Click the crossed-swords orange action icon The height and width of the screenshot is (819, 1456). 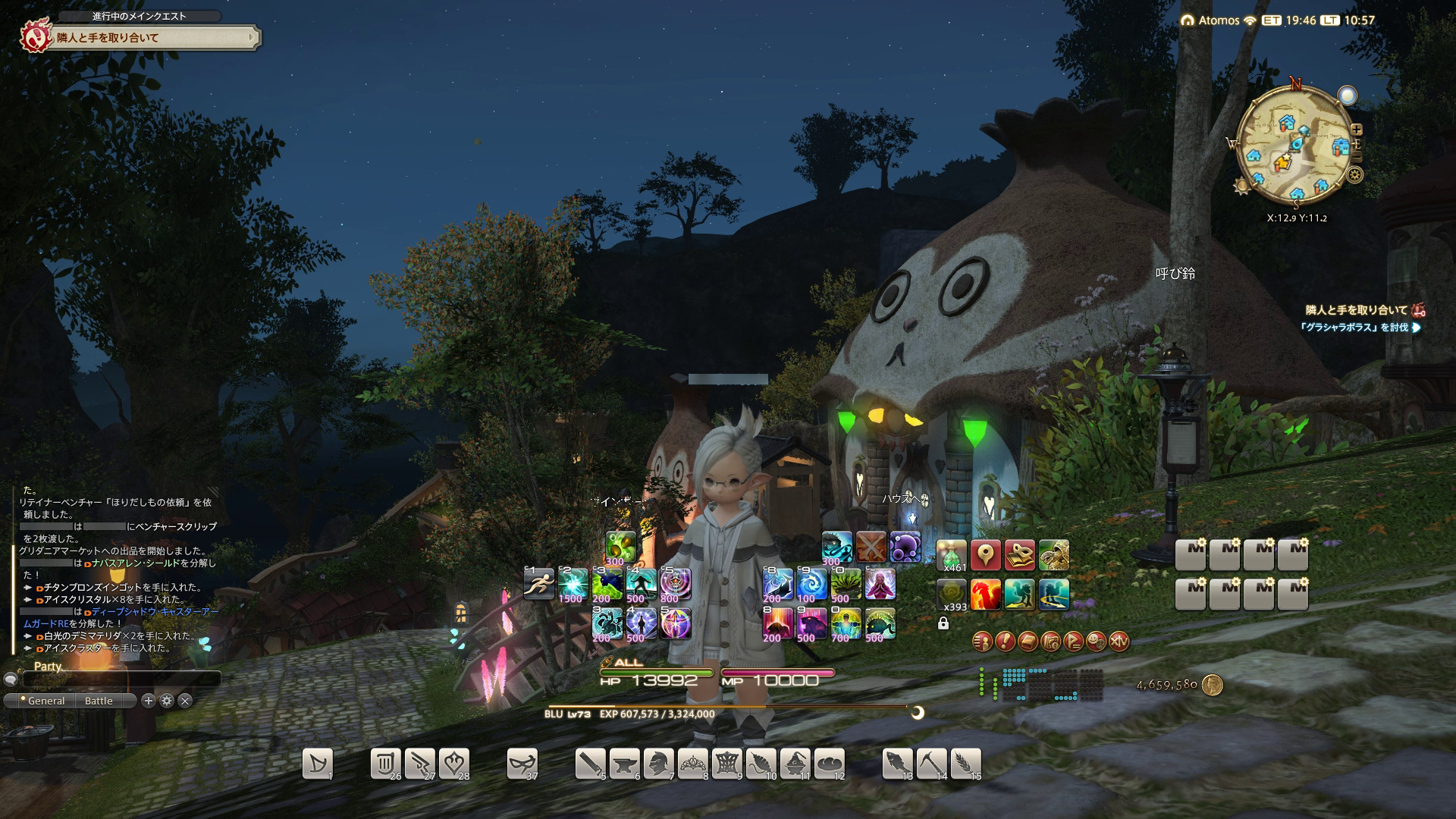pyautogui.click(x=871, y=547)
